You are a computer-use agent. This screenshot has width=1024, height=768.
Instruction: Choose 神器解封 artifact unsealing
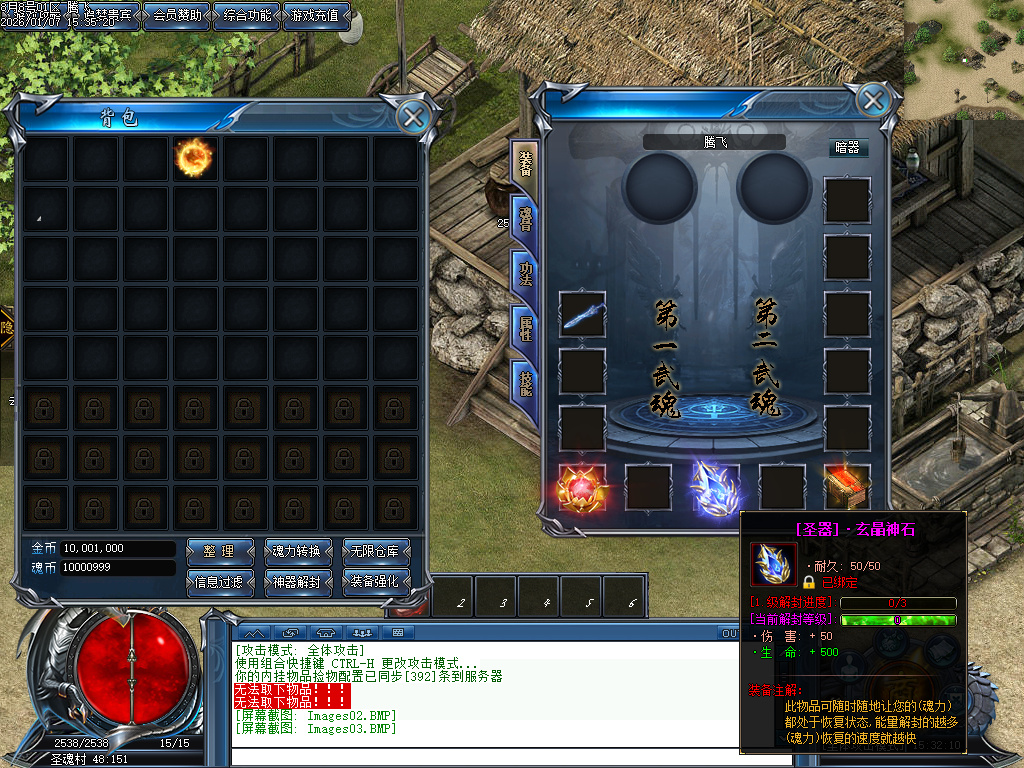pos(296,581)
